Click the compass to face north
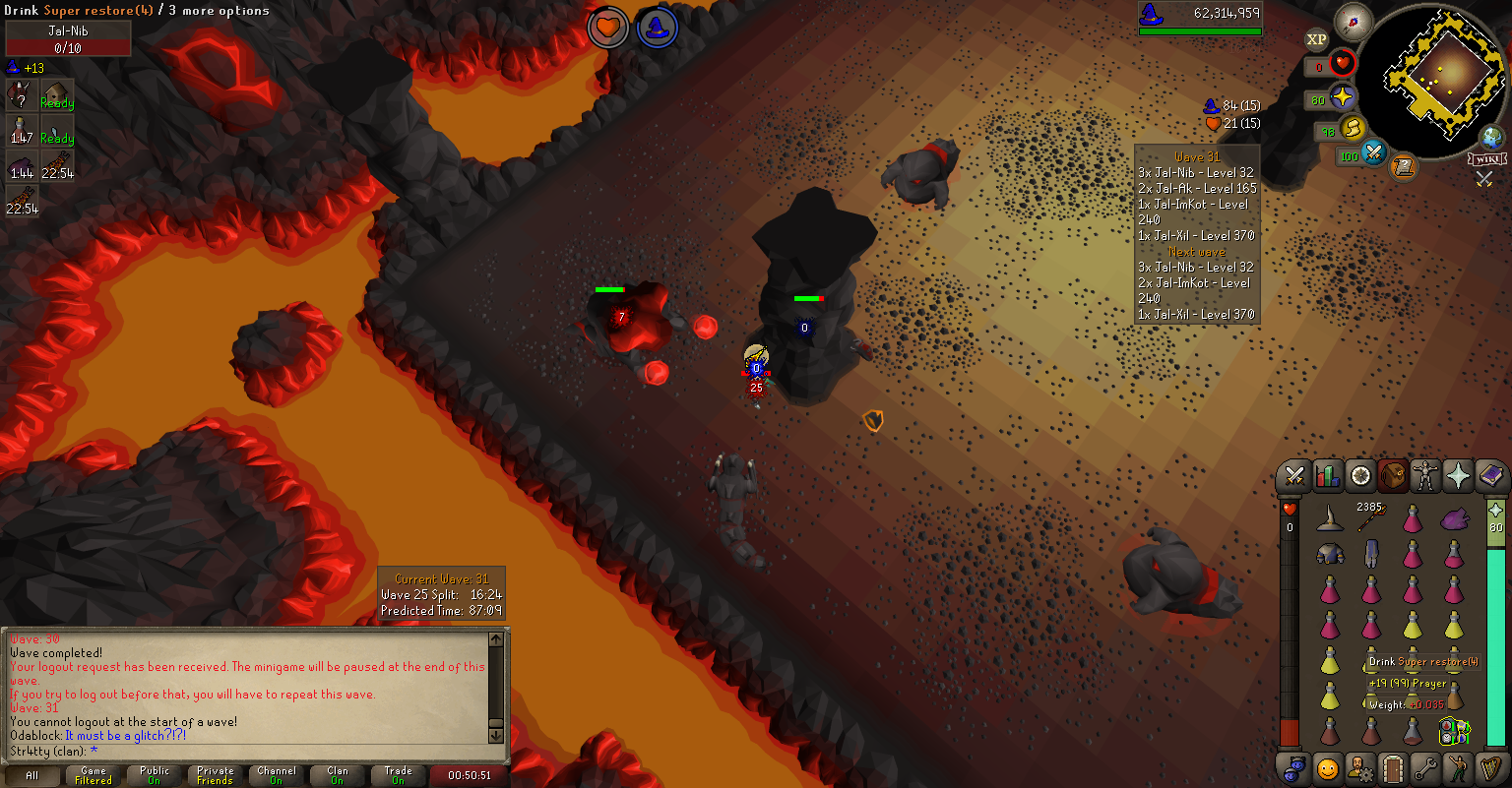Viewport: 1512px width, 788px height. [x=1354, y=22]
